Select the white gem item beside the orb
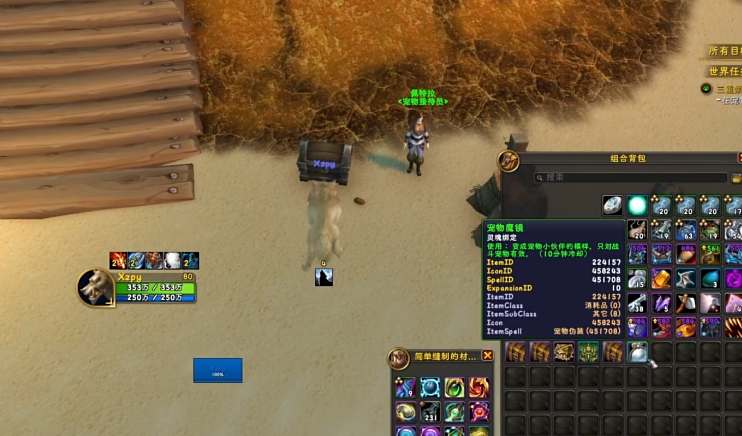 612,206
